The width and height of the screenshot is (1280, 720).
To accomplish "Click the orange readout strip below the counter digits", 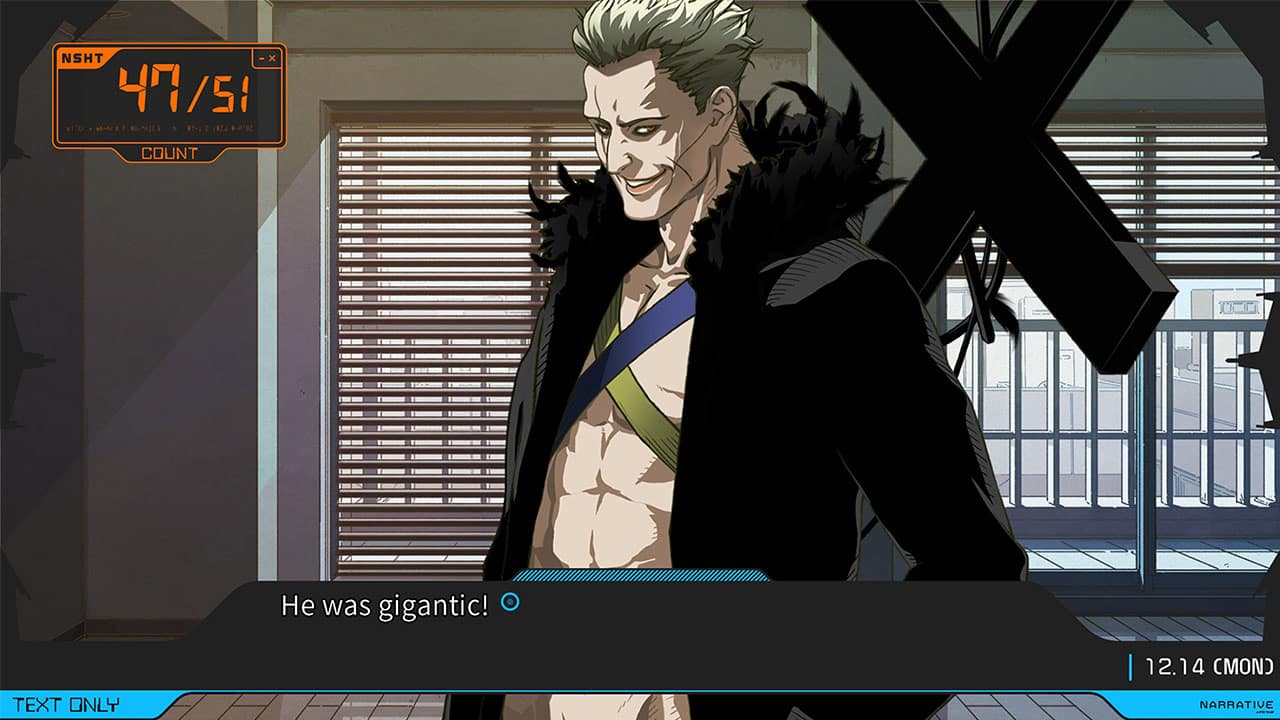I will tap(160, 127).
